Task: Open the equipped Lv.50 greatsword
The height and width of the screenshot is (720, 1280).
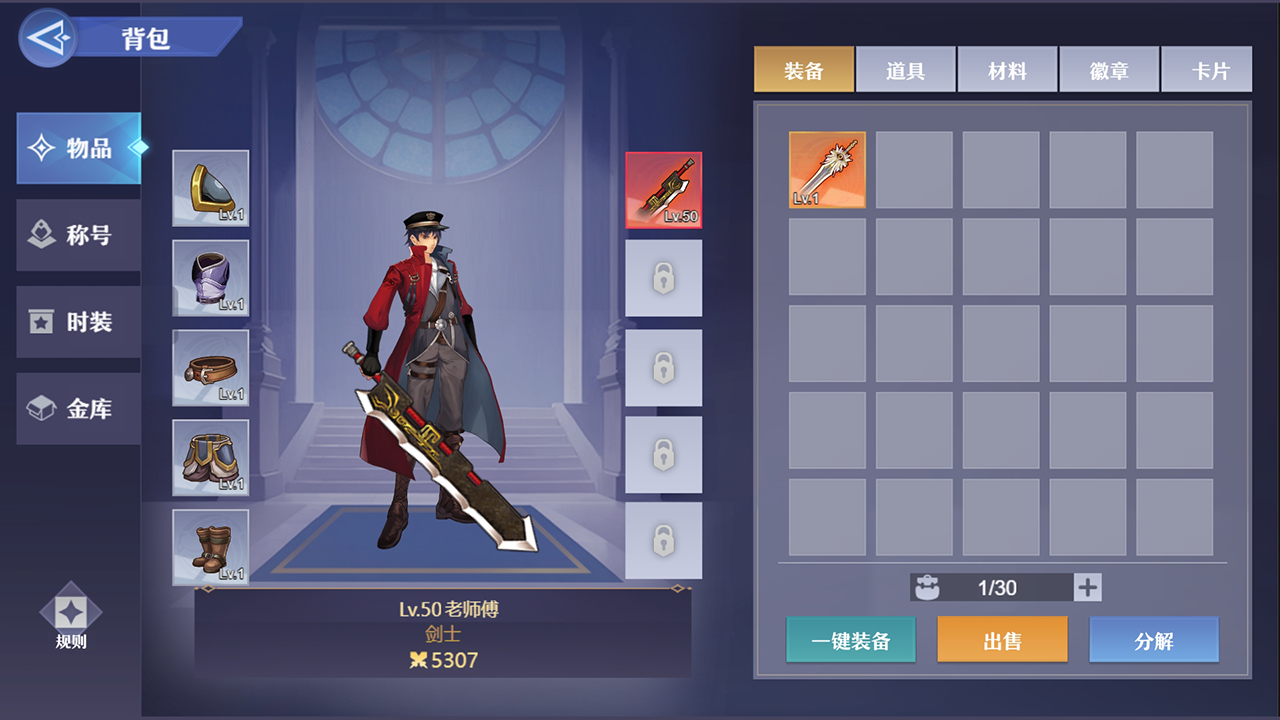Action: pyautogui.click(x=664, y=190)
